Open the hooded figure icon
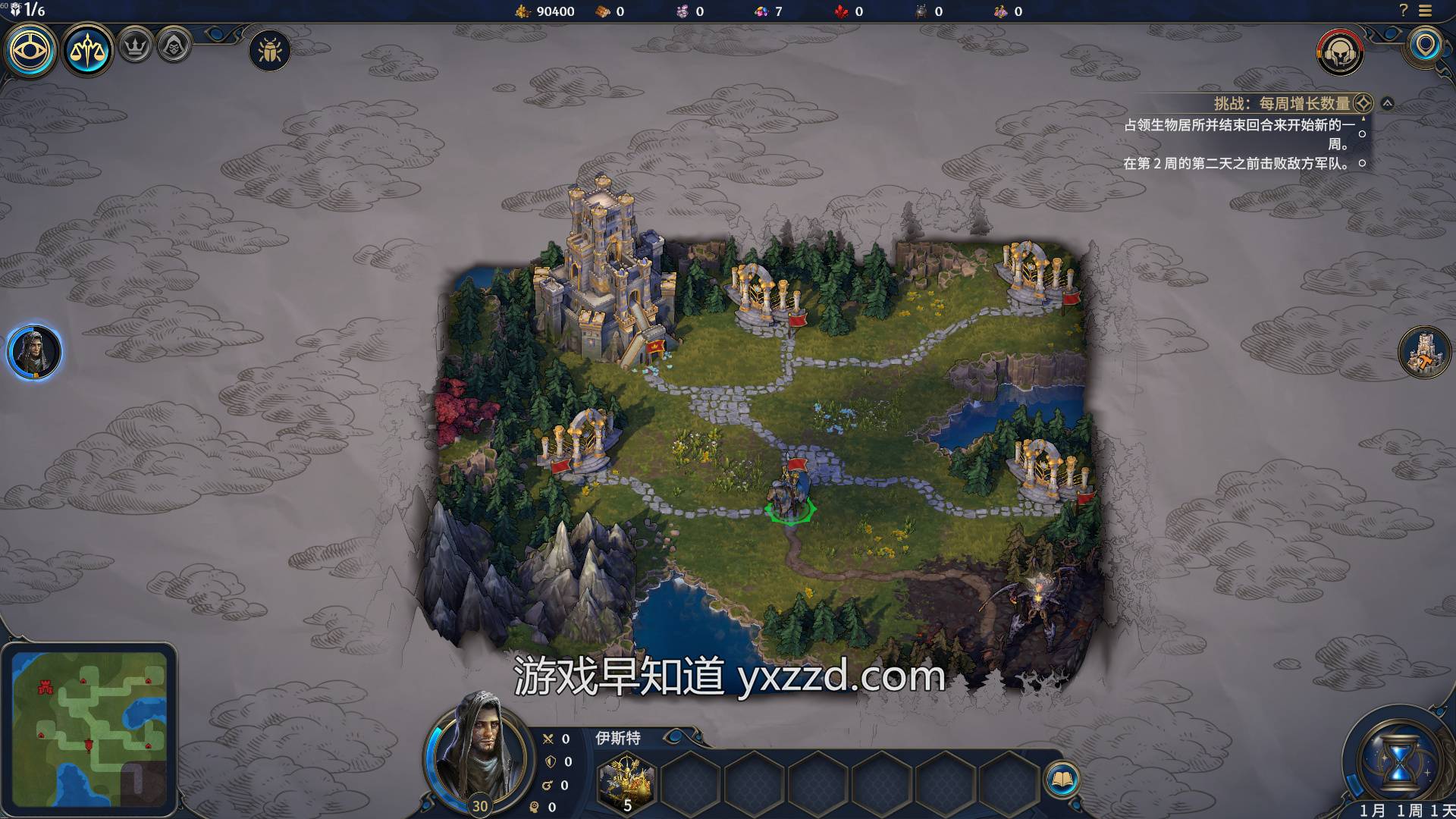This screenshot has height=819, width=1456. [174, 47]
